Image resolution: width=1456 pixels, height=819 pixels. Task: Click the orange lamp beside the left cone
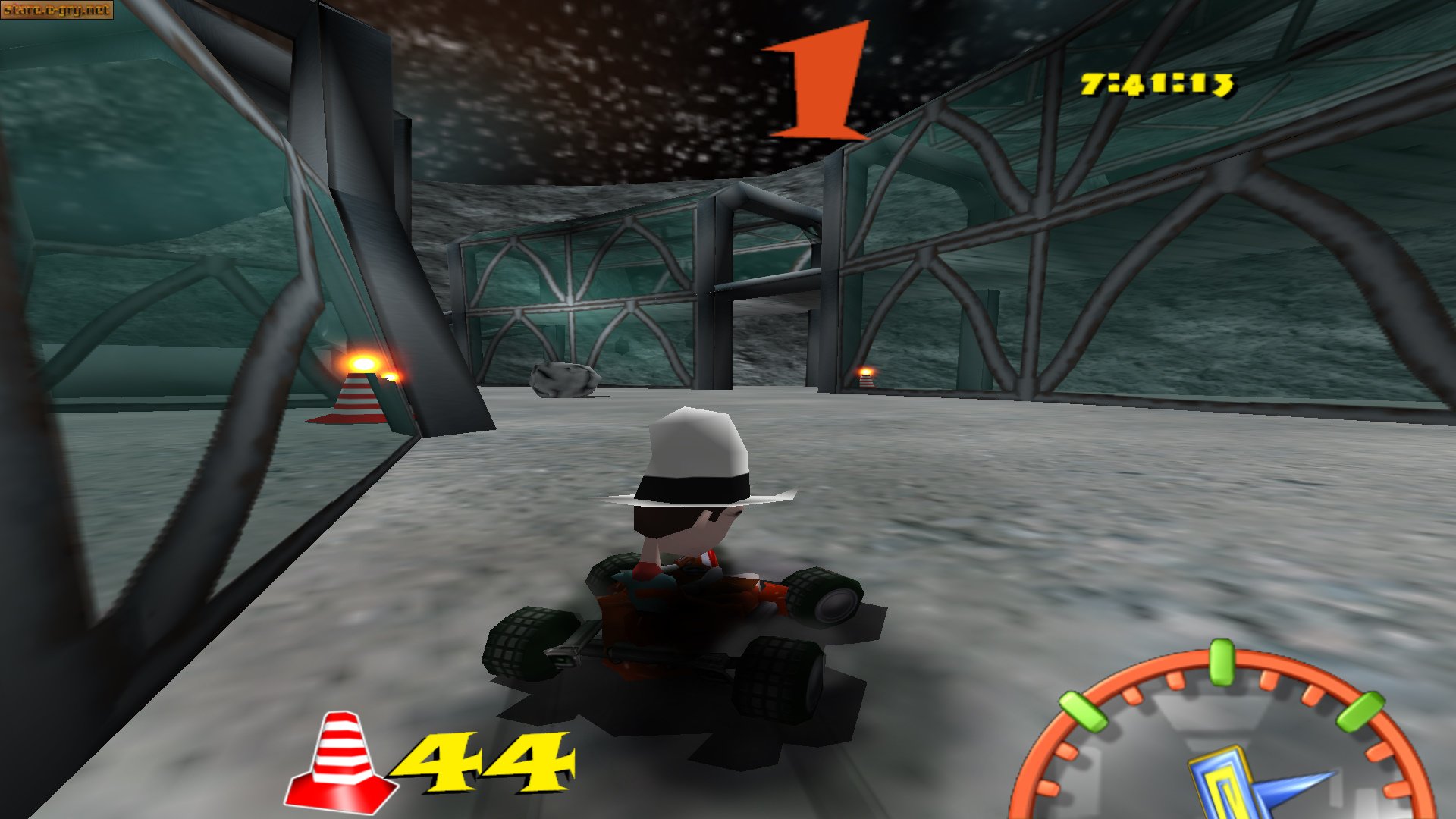pos(364,364)
